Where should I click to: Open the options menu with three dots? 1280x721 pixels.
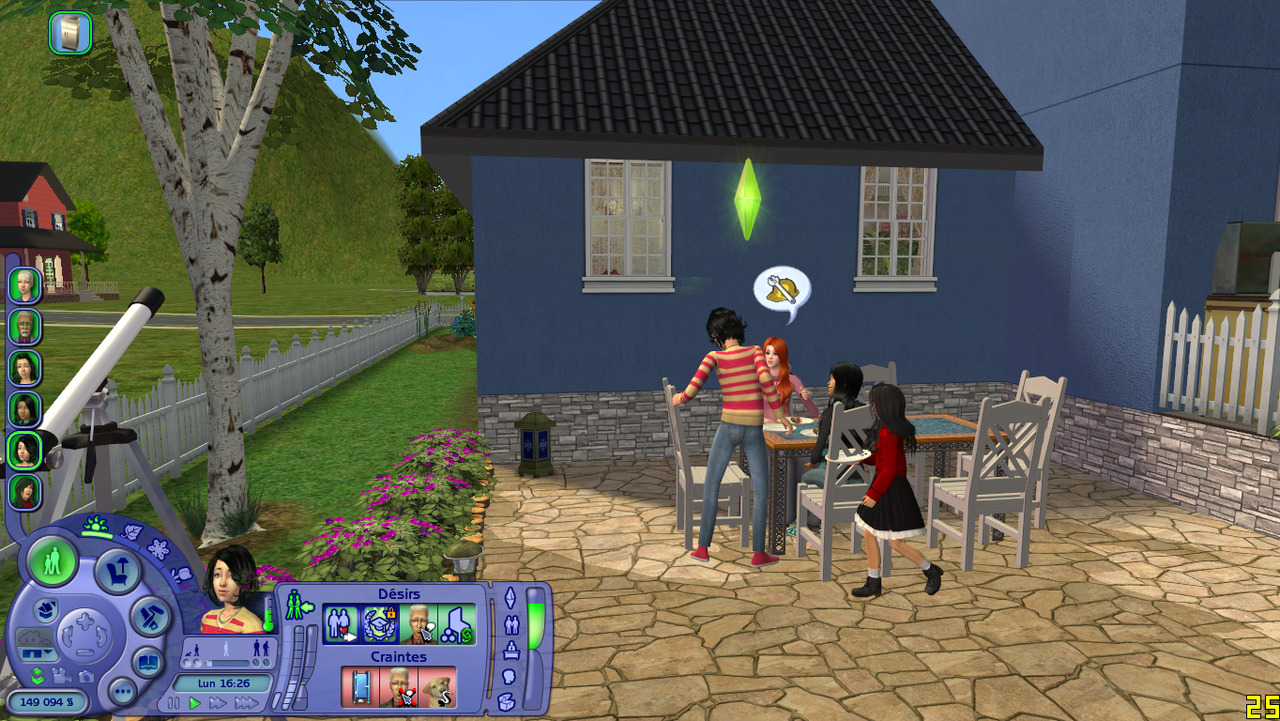(123, 691)
